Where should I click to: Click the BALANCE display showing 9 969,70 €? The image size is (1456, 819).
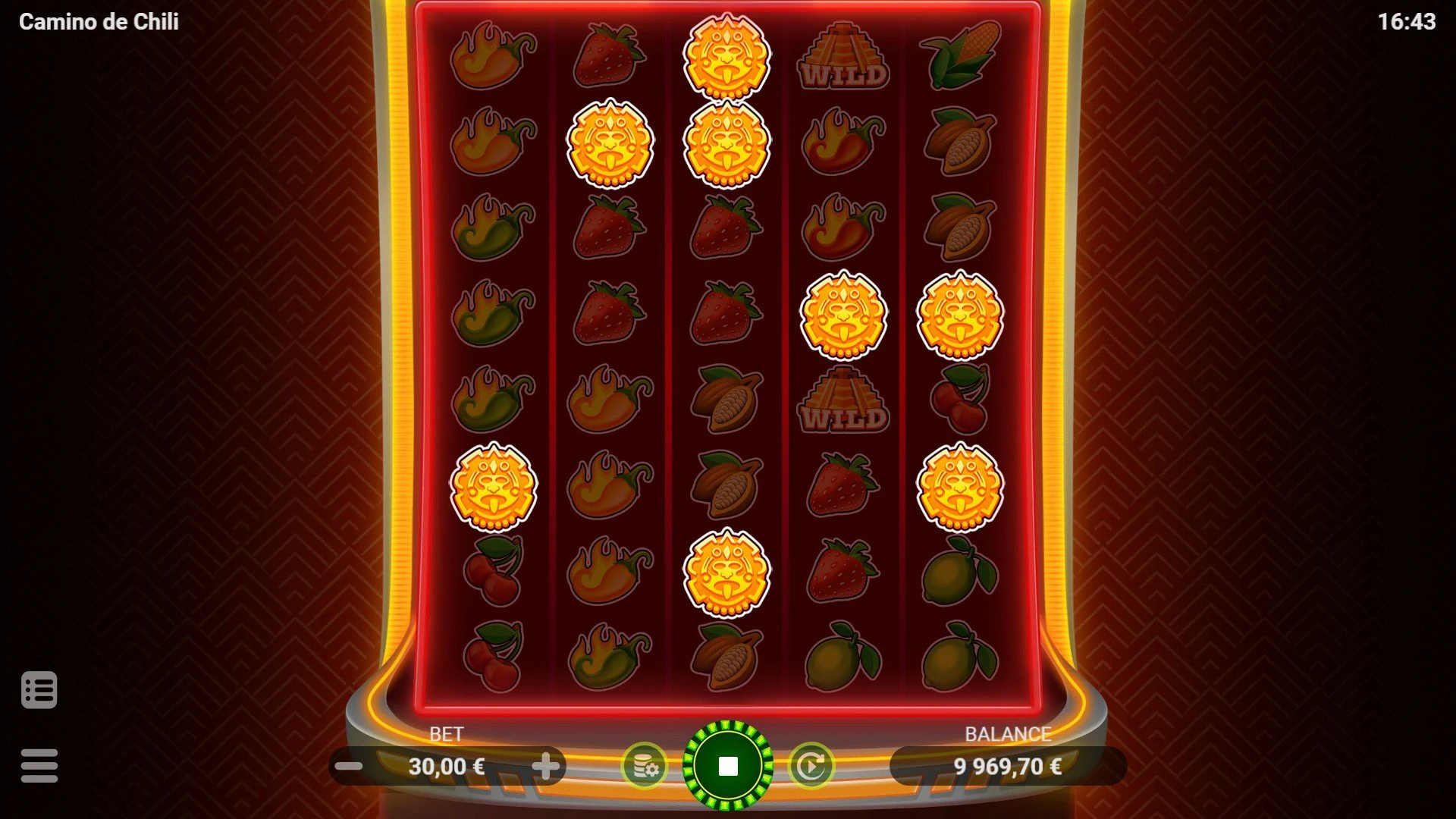pos(1009,766)
